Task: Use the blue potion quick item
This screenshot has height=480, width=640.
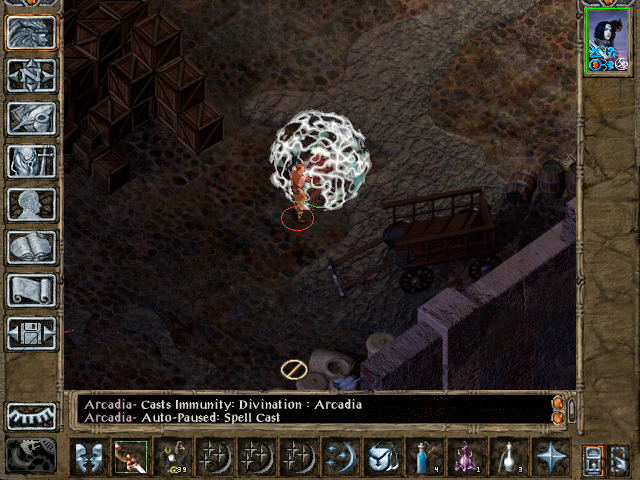Action: (425, 458)
